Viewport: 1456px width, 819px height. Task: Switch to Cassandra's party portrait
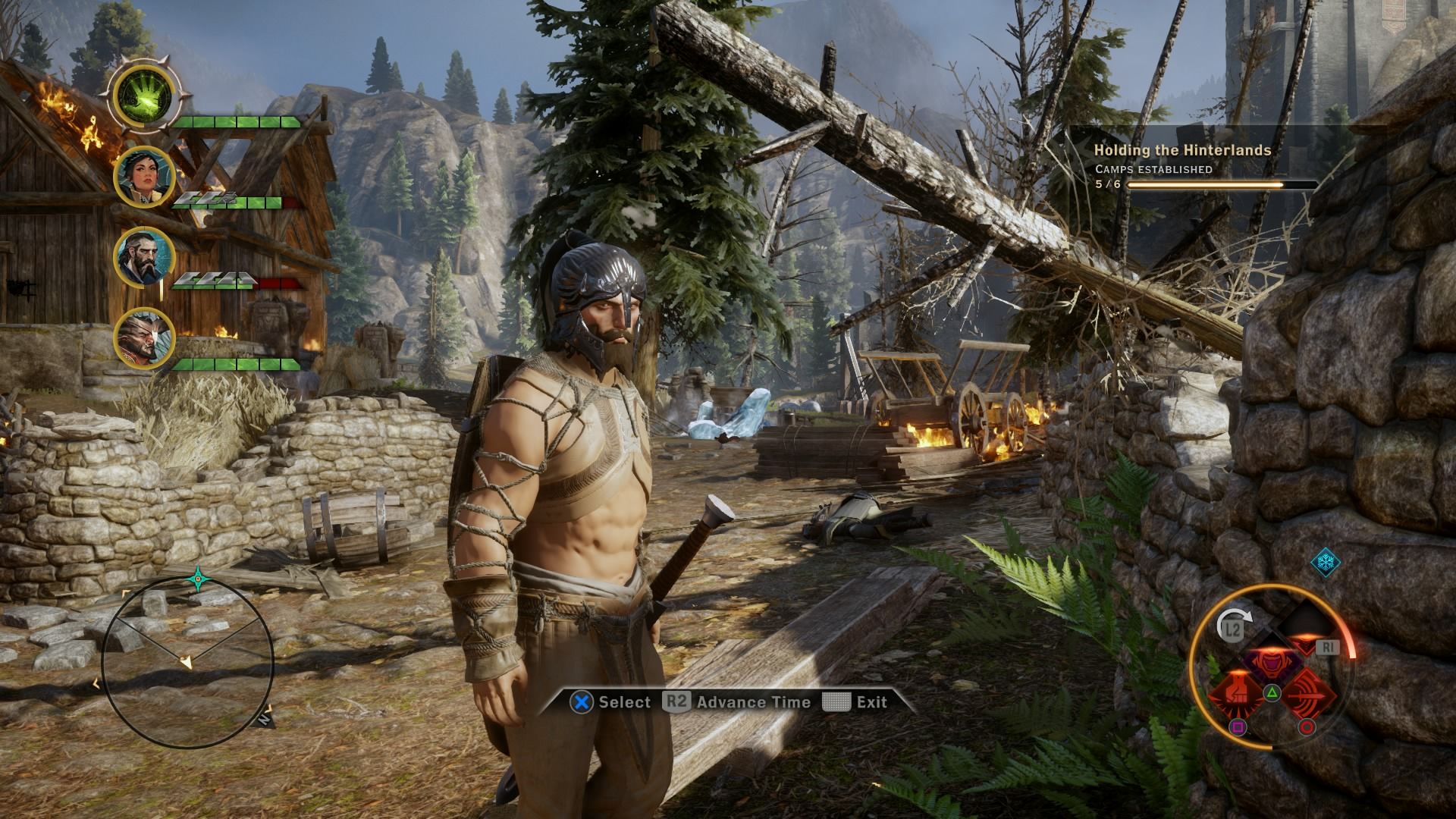click(144, 177)
